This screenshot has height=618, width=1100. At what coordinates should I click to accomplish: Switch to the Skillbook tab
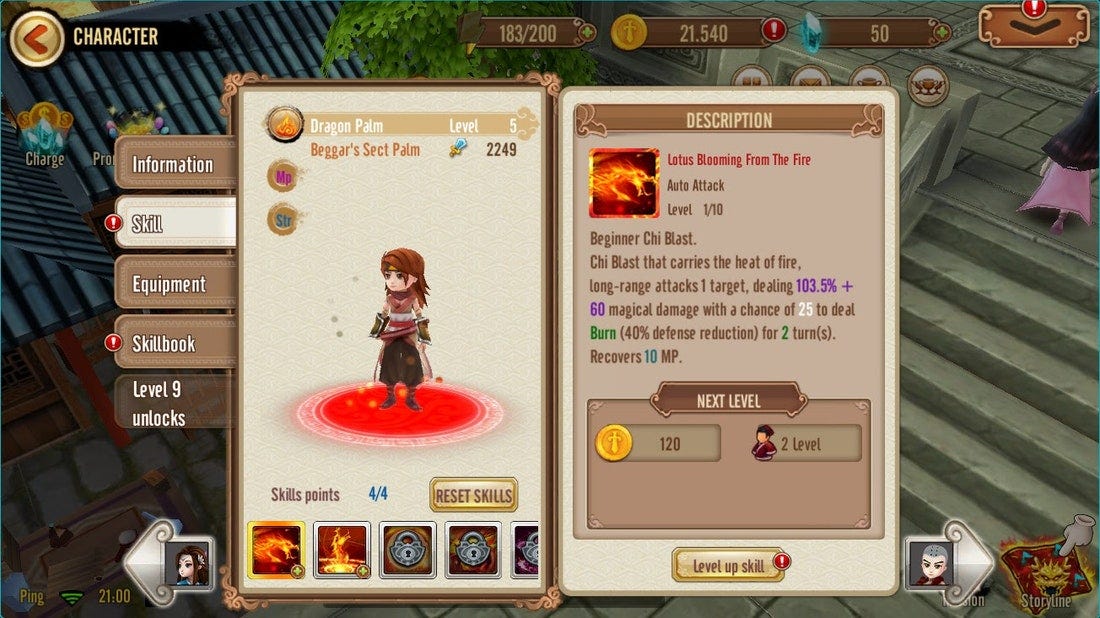click(172, 343)
